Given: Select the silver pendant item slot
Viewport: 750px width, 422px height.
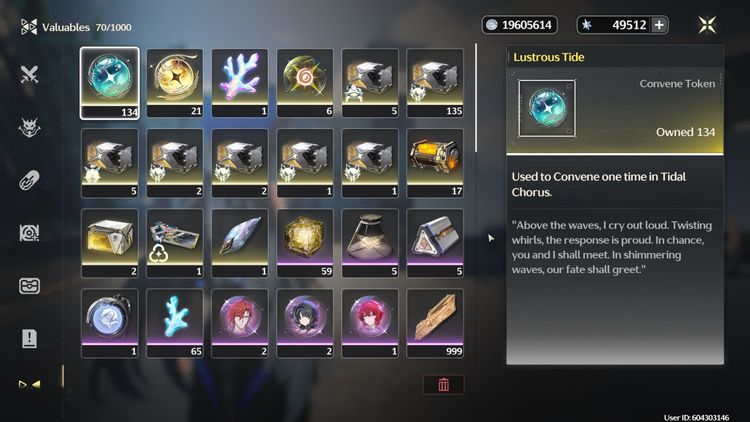Looking at the screenshot, I should (x=109, y=323).
